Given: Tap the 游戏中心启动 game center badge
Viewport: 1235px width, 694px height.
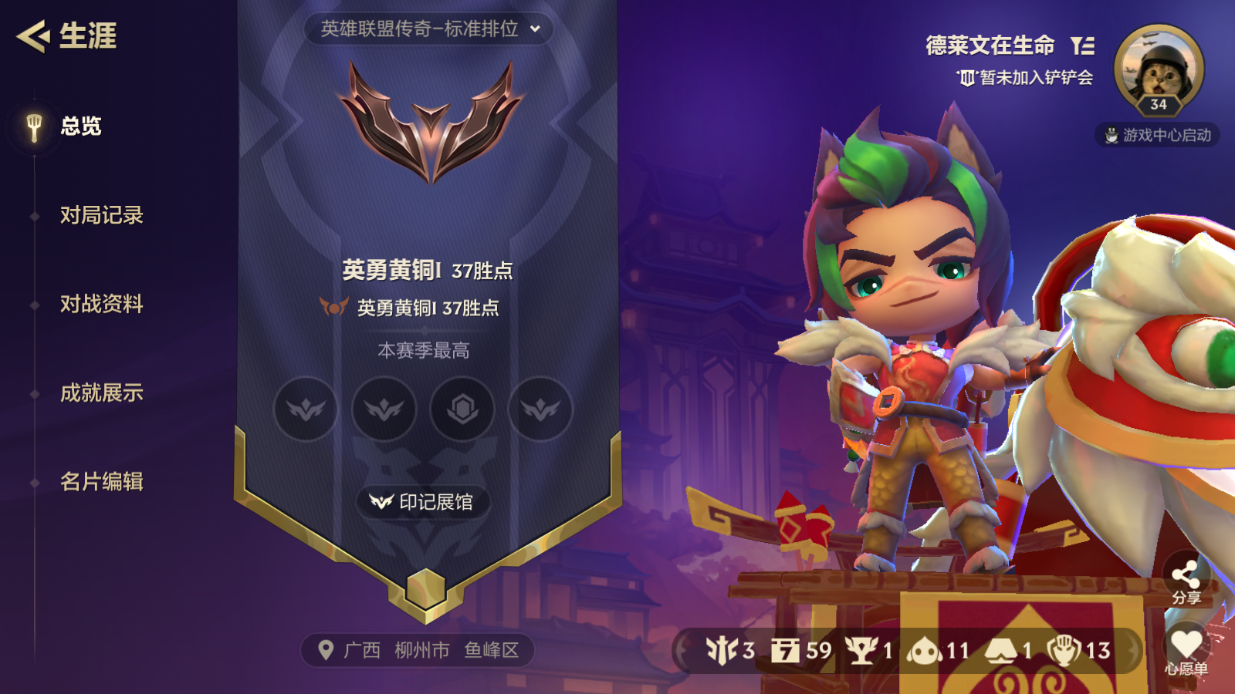Looking at the screenshot, I should coord(1157,135).
